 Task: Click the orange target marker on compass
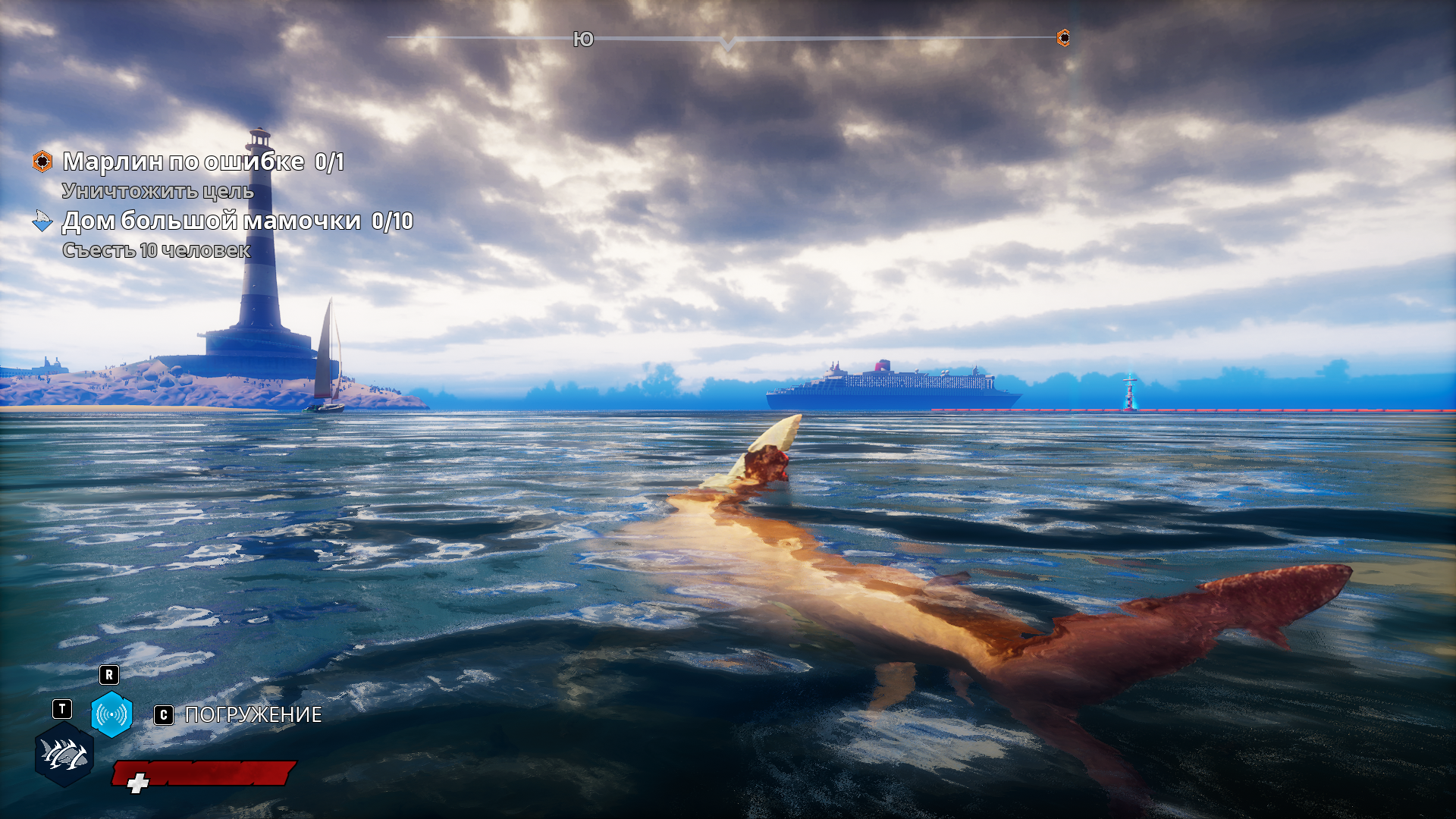click(1064, 38)
